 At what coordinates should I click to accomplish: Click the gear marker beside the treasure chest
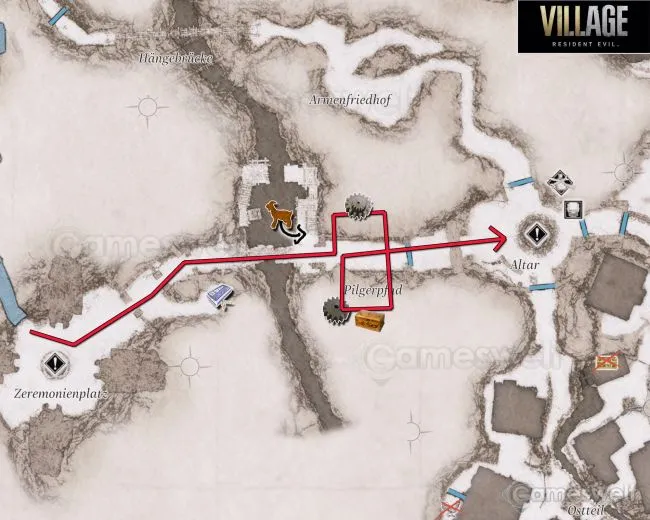coord(335,311)
